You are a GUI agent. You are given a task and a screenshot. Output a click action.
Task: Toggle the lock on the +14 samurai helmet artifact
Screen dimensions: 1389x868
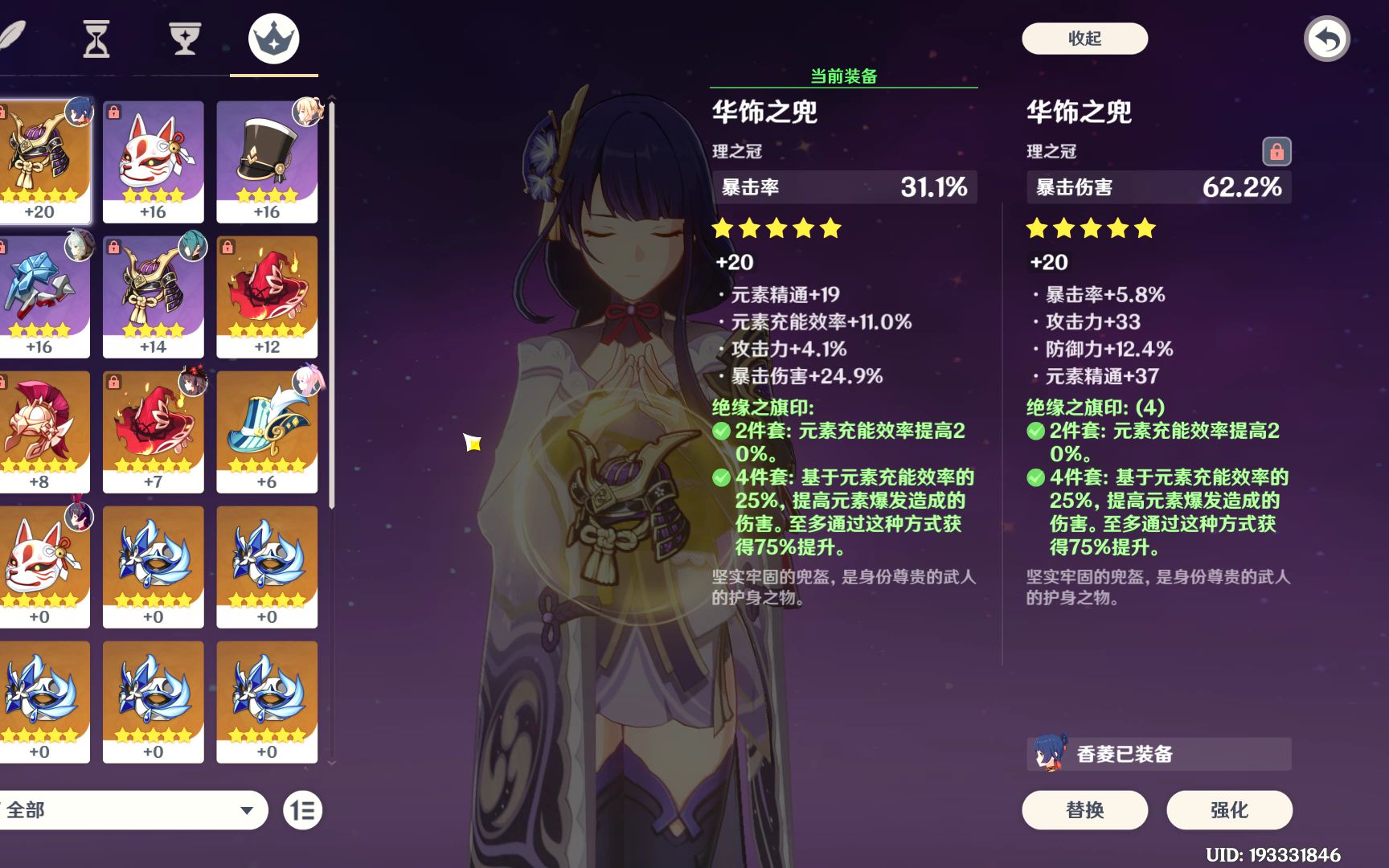115,248
